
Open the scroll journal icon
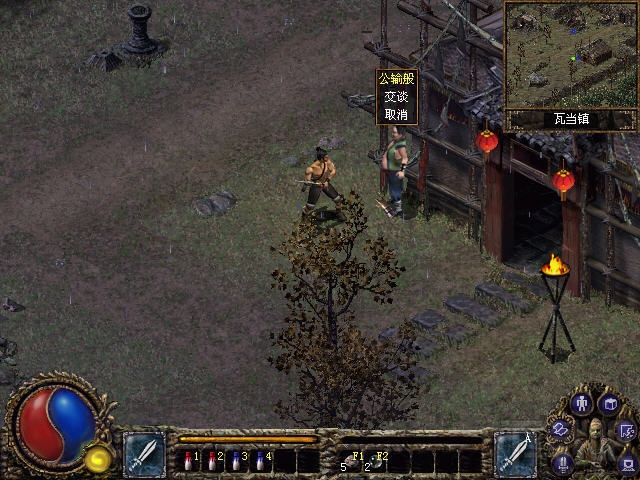click(x=561, y=430)
